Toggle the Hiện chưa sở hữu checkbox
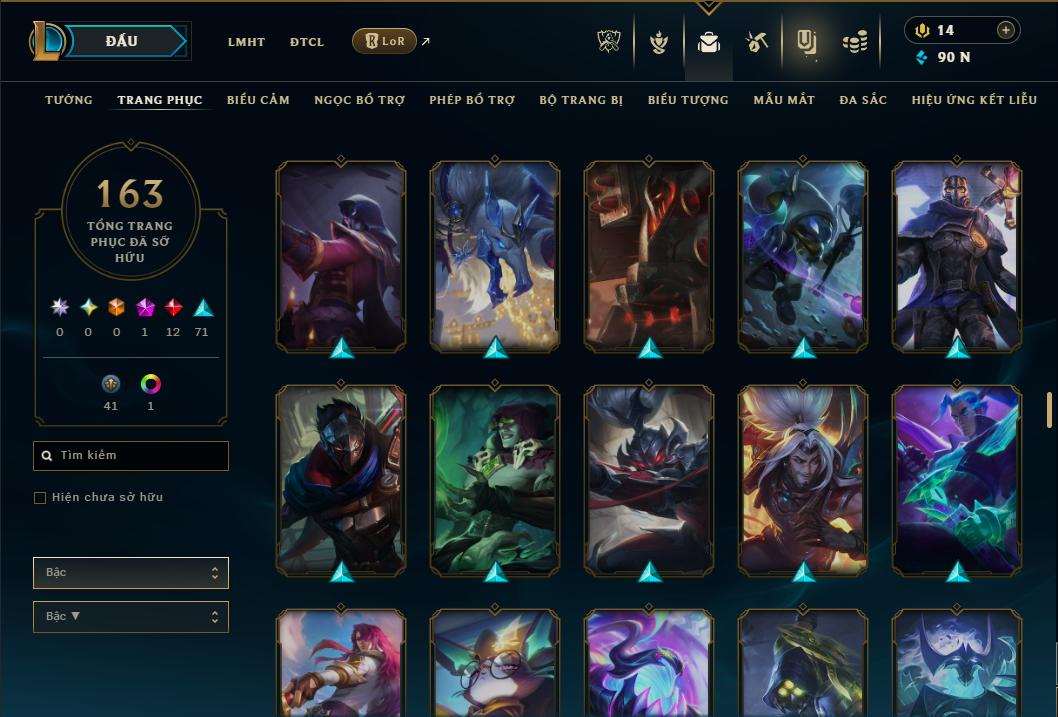This screenshot has width=1058, height=717. coord(40,498)
